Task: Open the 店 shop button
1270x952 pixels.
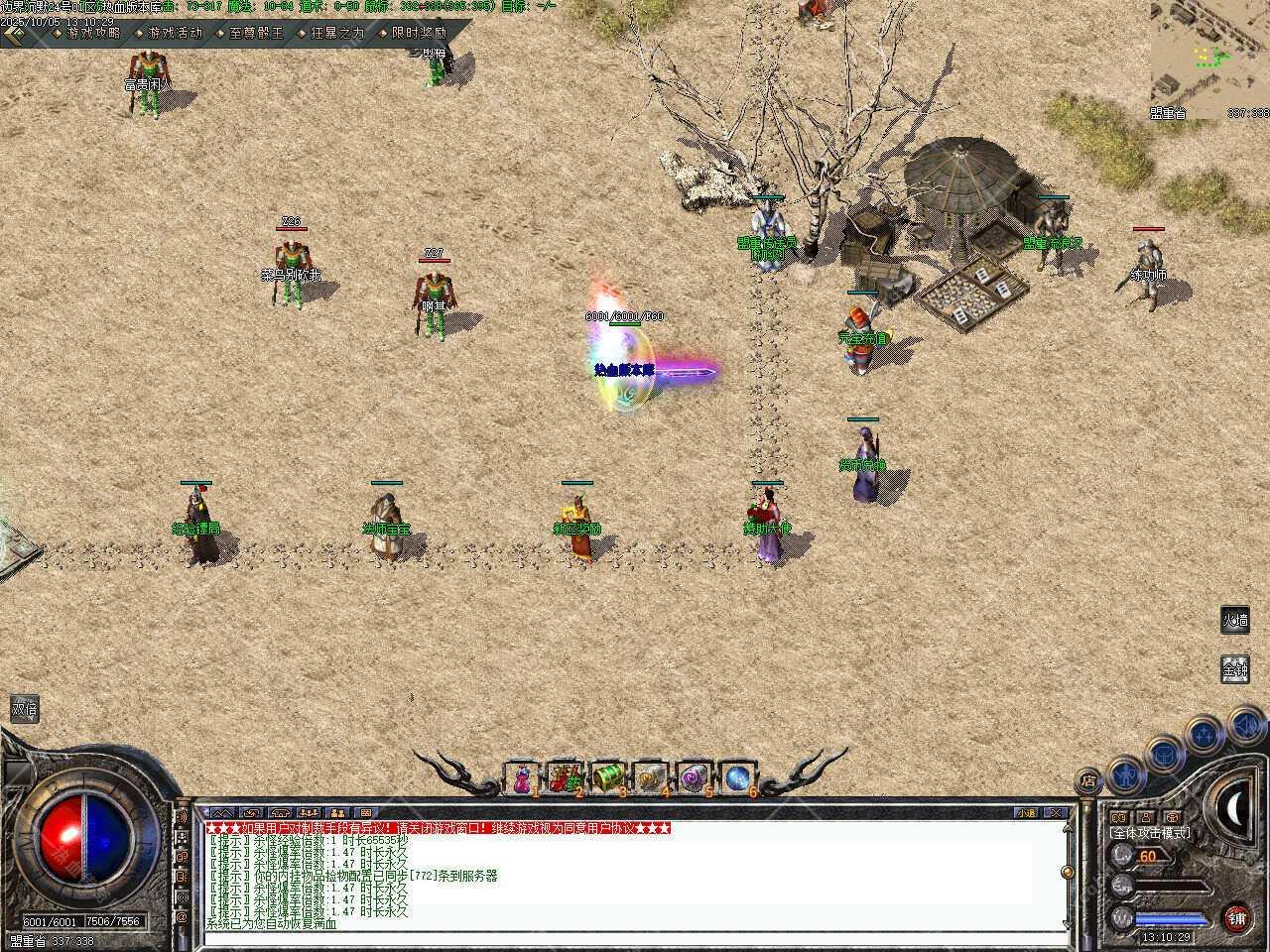Action: coord(1088,781)
